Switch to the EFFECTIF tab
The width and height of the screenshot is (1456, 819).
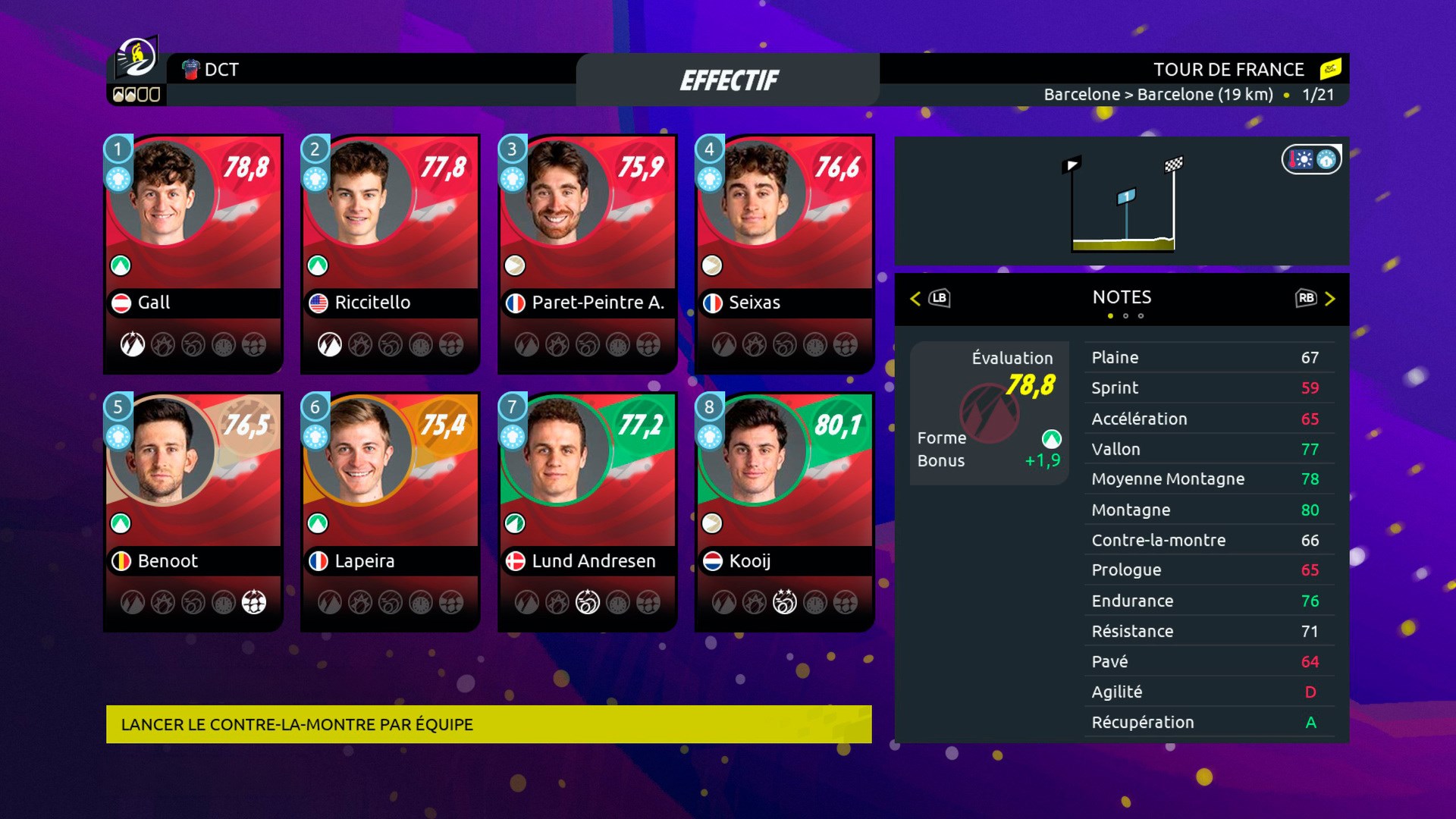tap(730, 78)
